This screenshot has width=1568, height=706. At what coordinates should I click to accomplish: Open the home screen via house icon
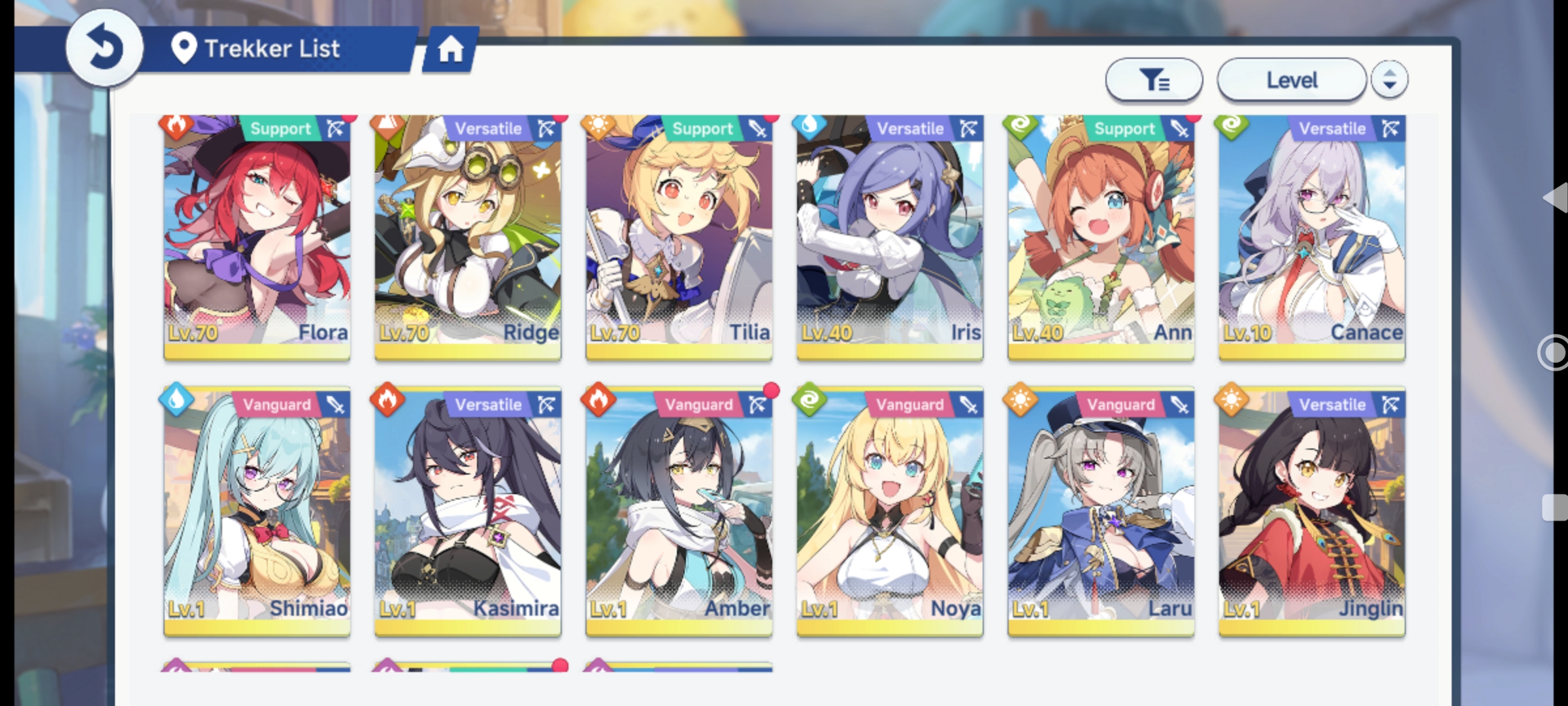pos(451,49)
